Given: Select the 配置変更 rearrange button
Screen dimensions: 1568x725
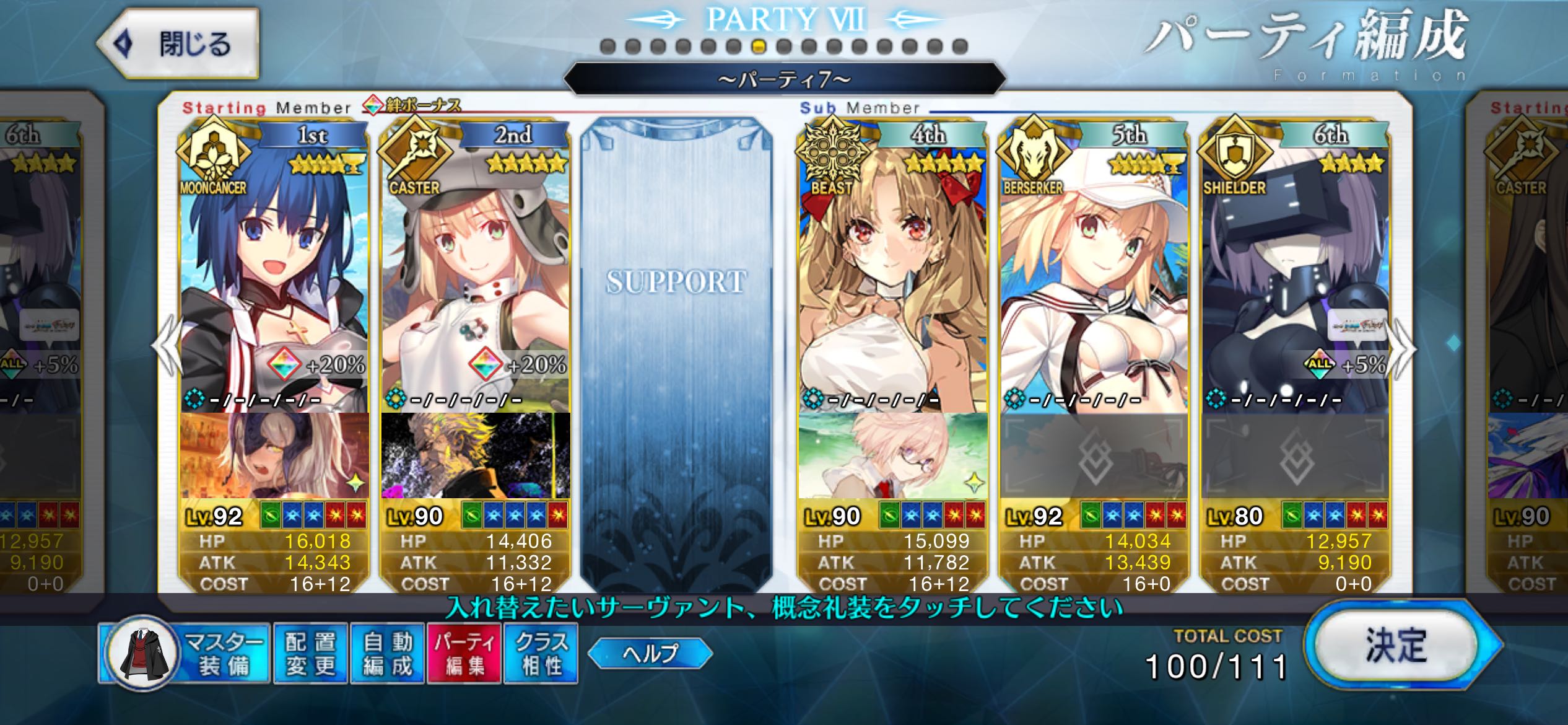Looking at the screenshot, I should tap(310, 654).
